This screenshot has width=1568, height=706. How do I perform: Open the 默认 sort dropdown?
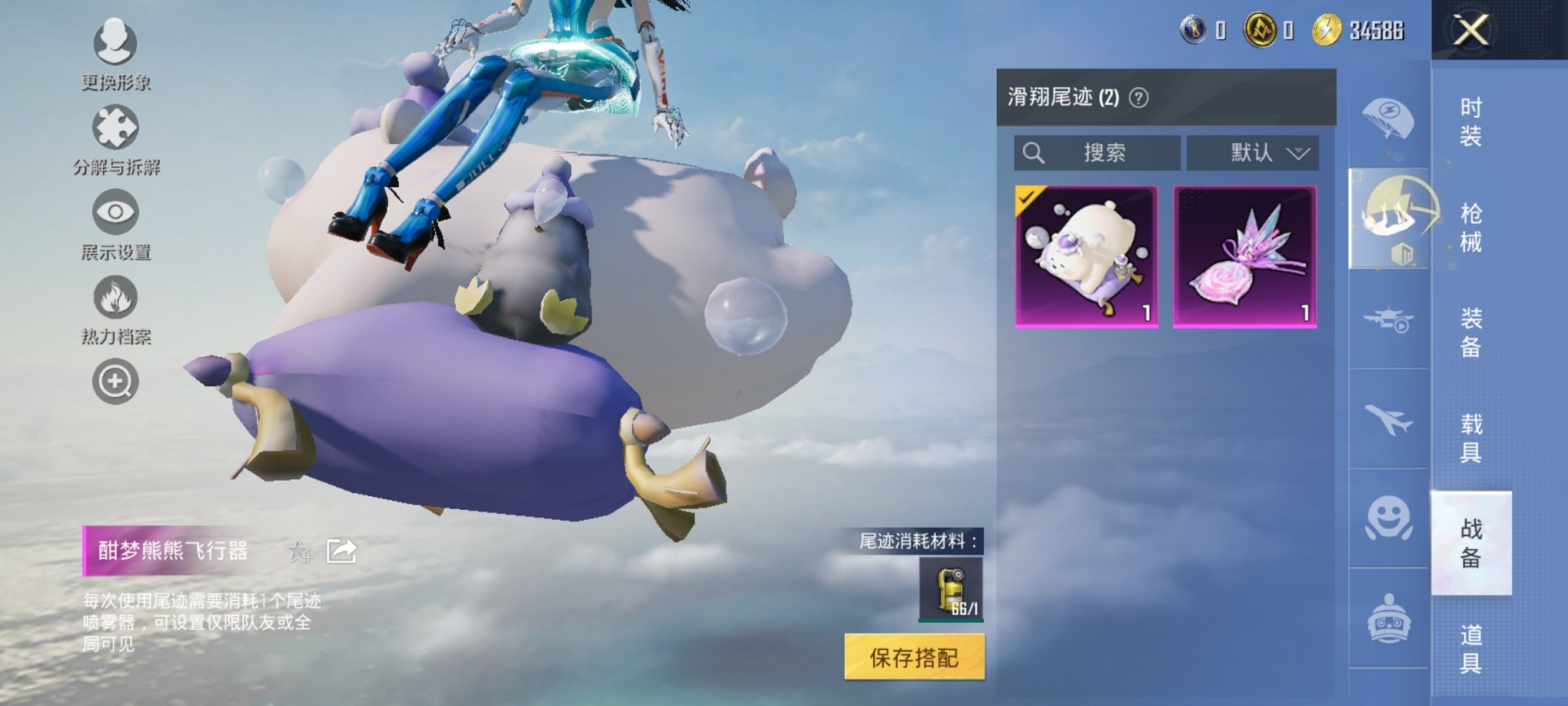coord(1251,152)
